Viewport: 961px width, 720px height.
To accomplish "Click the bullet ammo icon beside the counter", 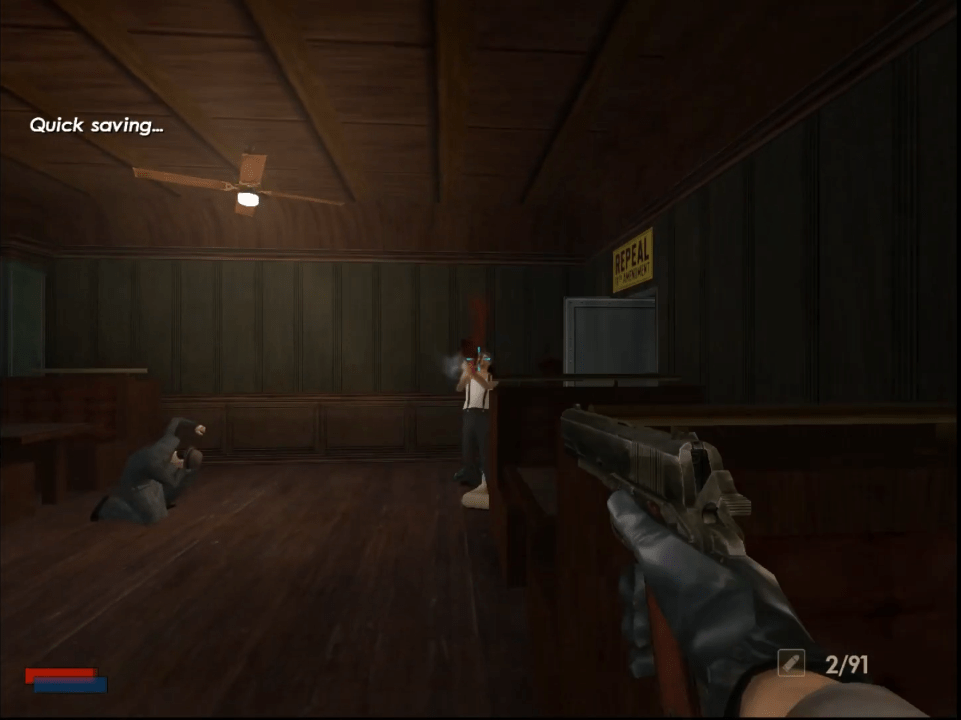I will click(x=792, y=662).
